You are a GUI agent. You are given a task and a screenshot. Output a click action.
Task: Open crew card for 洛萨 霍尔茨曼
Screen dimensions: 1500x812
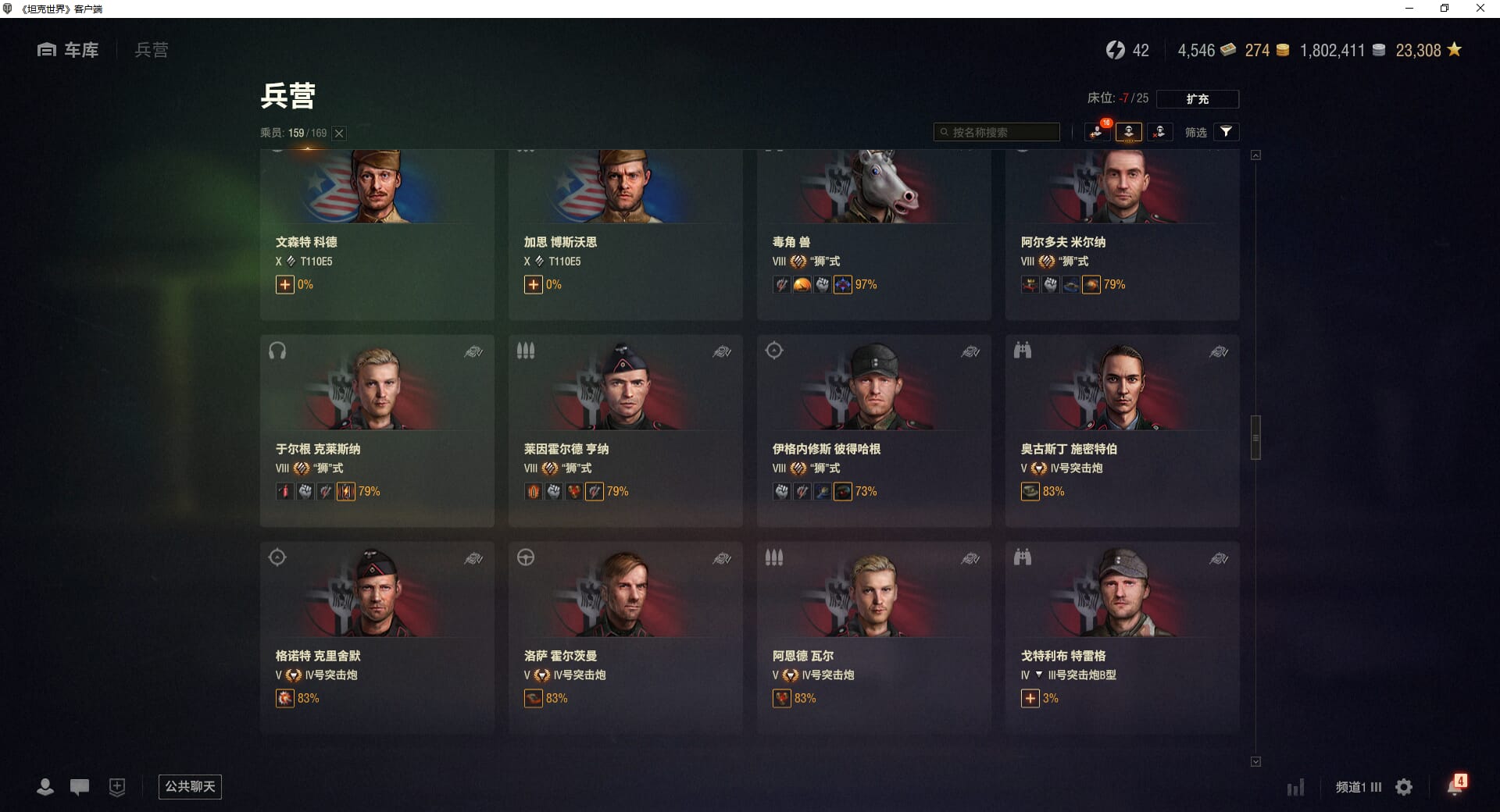pos(625,636)
